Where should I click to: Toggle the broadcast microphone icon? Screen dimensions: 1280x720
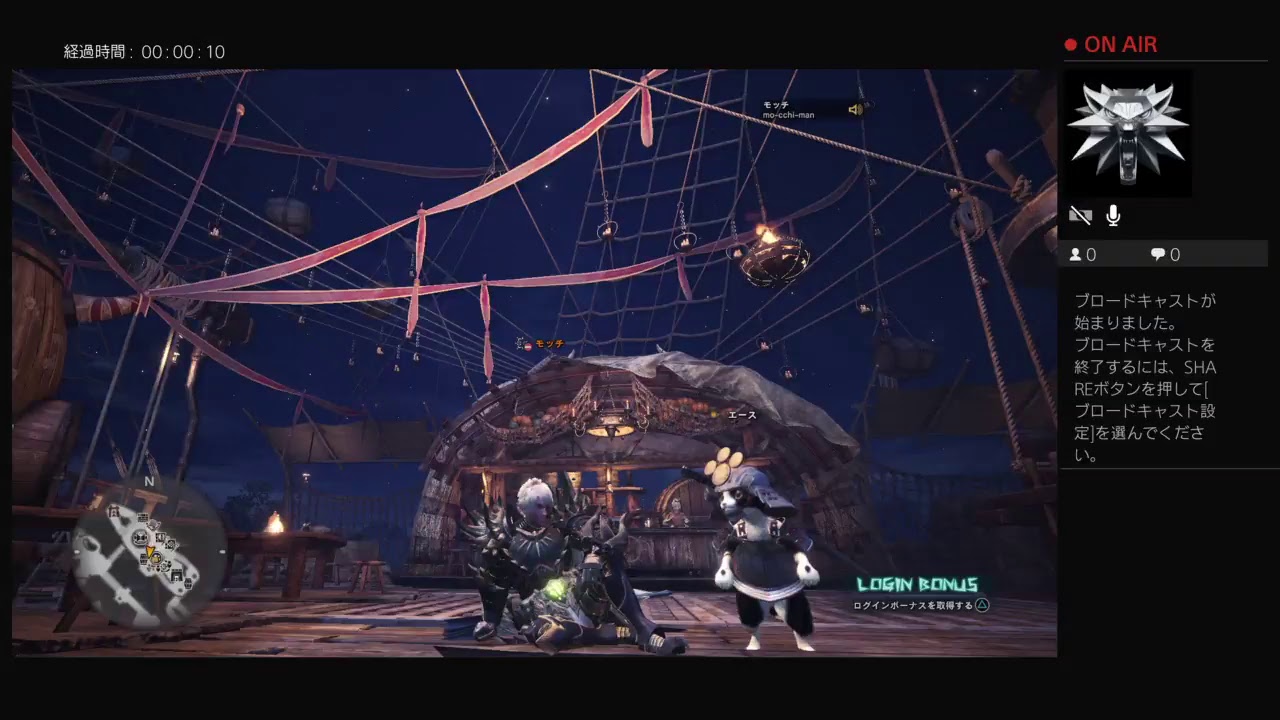coord(1113,216)
